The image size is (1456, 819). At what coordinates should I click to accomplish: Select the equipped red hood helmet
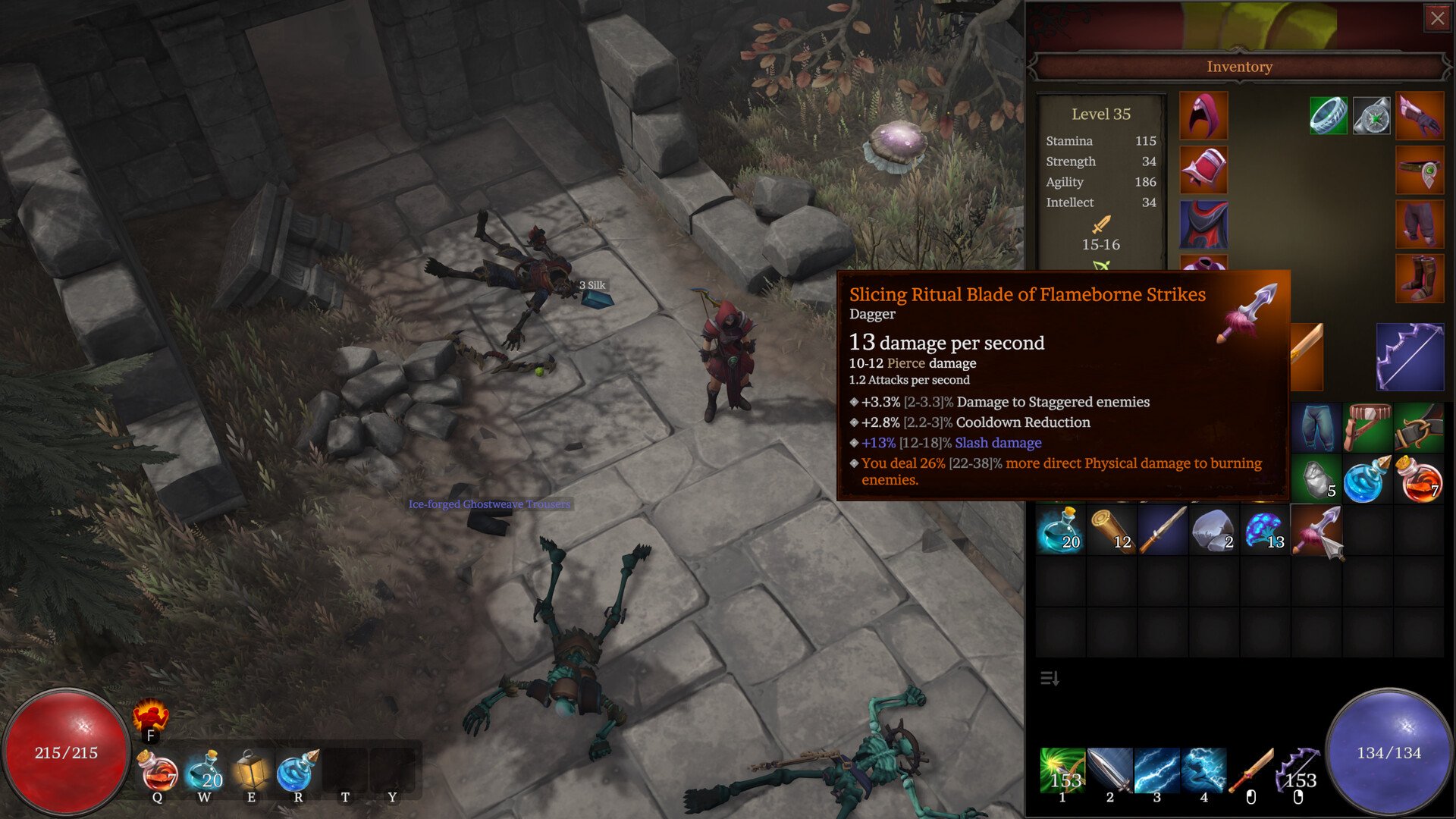1203,115
